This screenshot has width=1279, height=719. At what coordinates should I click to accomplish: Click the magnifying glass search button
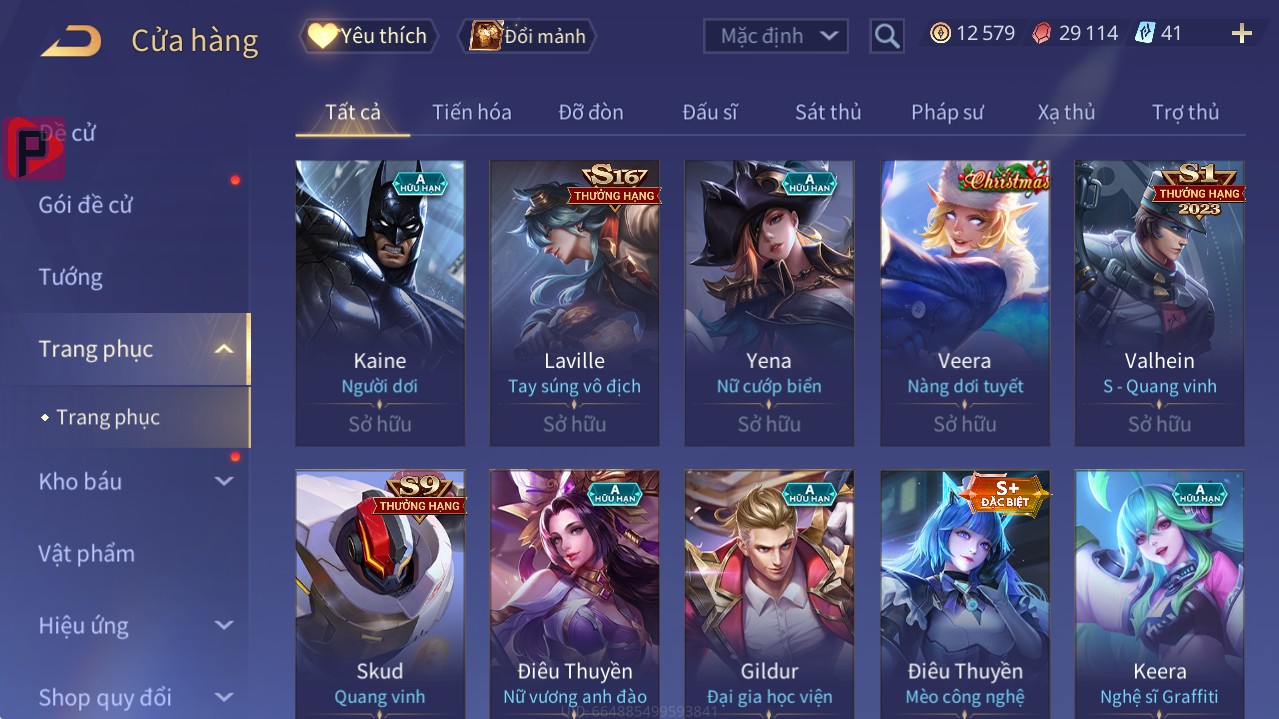pyautogui.click(x=886, y=36)
